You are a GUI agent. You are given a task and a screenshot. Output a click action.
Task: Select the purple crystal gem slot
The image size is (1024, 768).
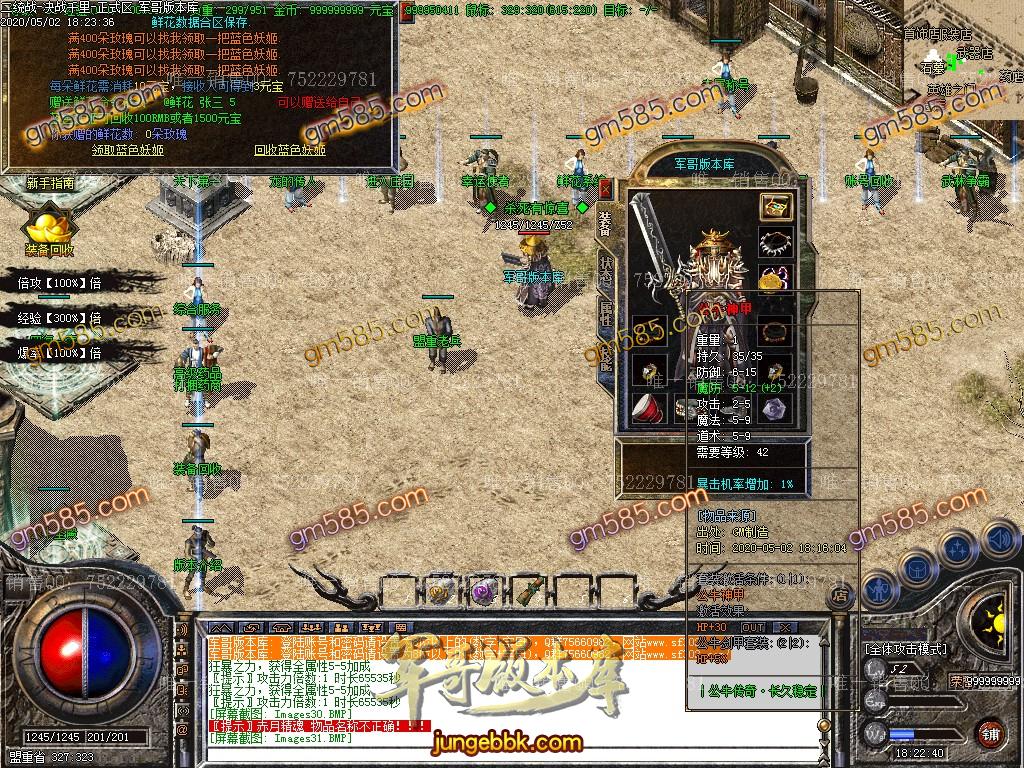point(773,407)
